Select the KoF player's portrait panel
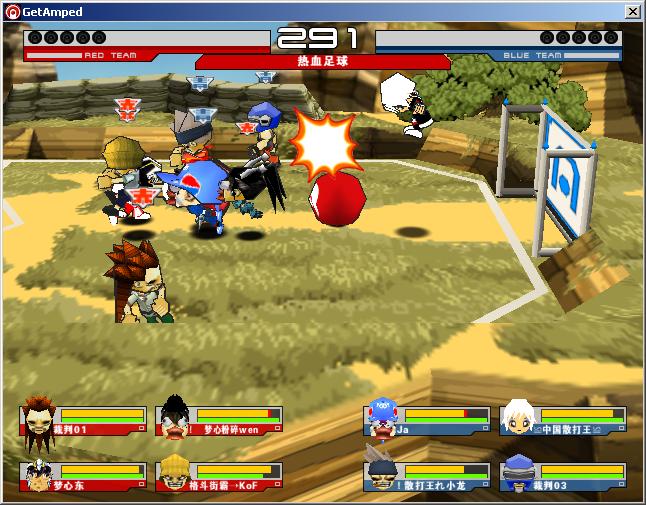 point(218,475)
